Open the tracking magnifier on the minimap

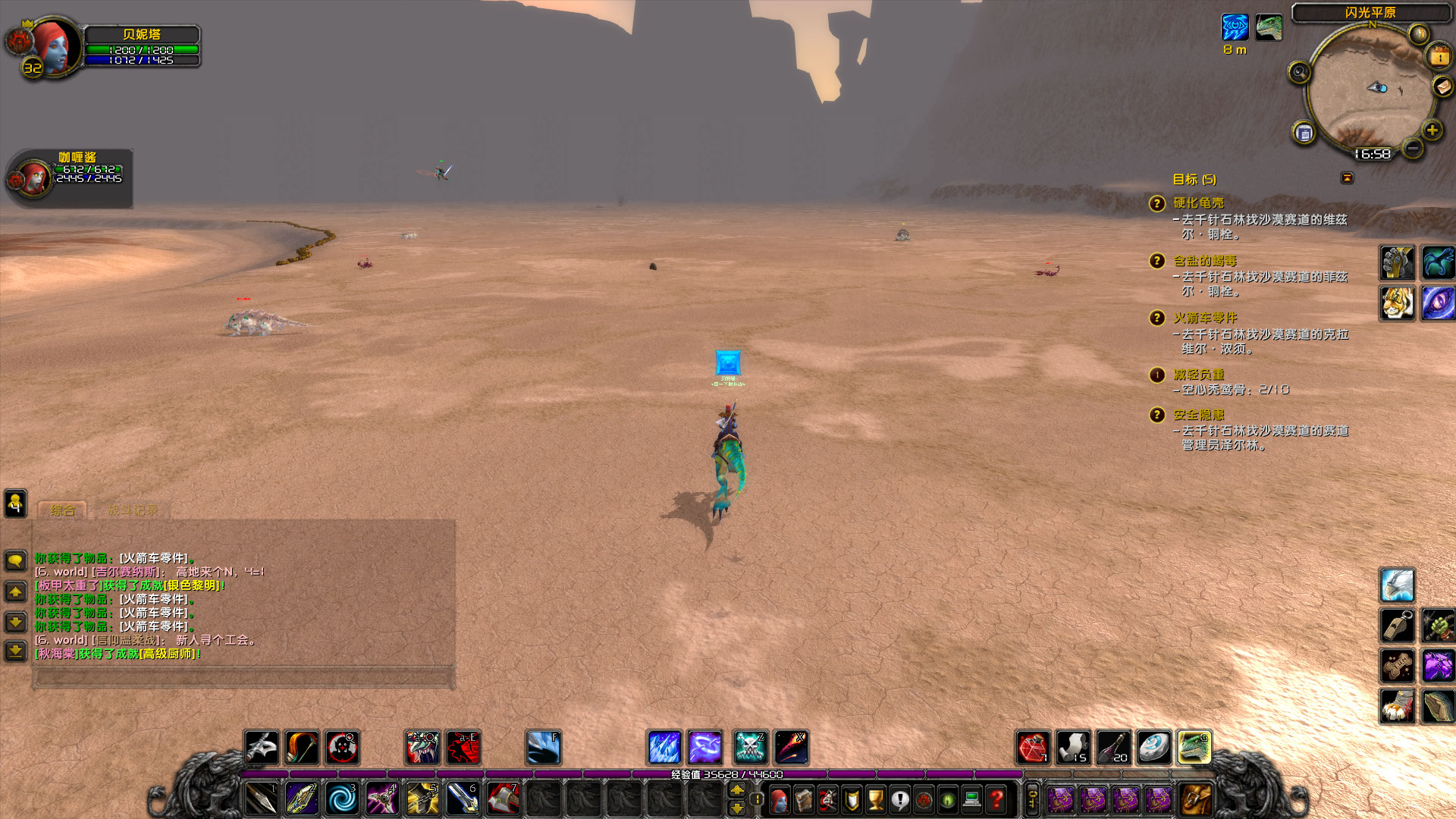click(x=1300, y=71)
